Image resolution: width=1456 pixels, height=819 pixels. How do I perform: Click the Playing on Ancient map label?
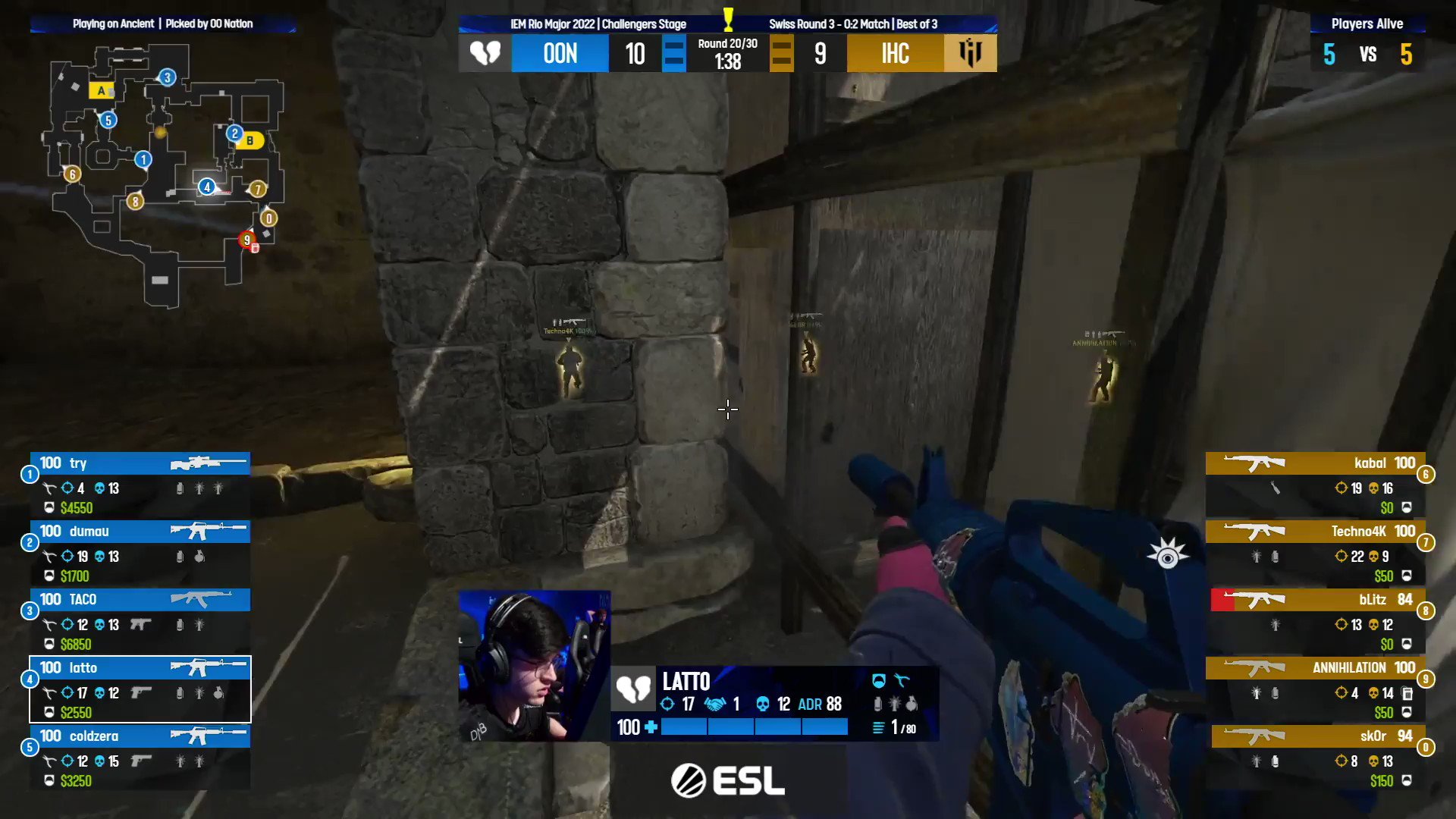(114, 23)
